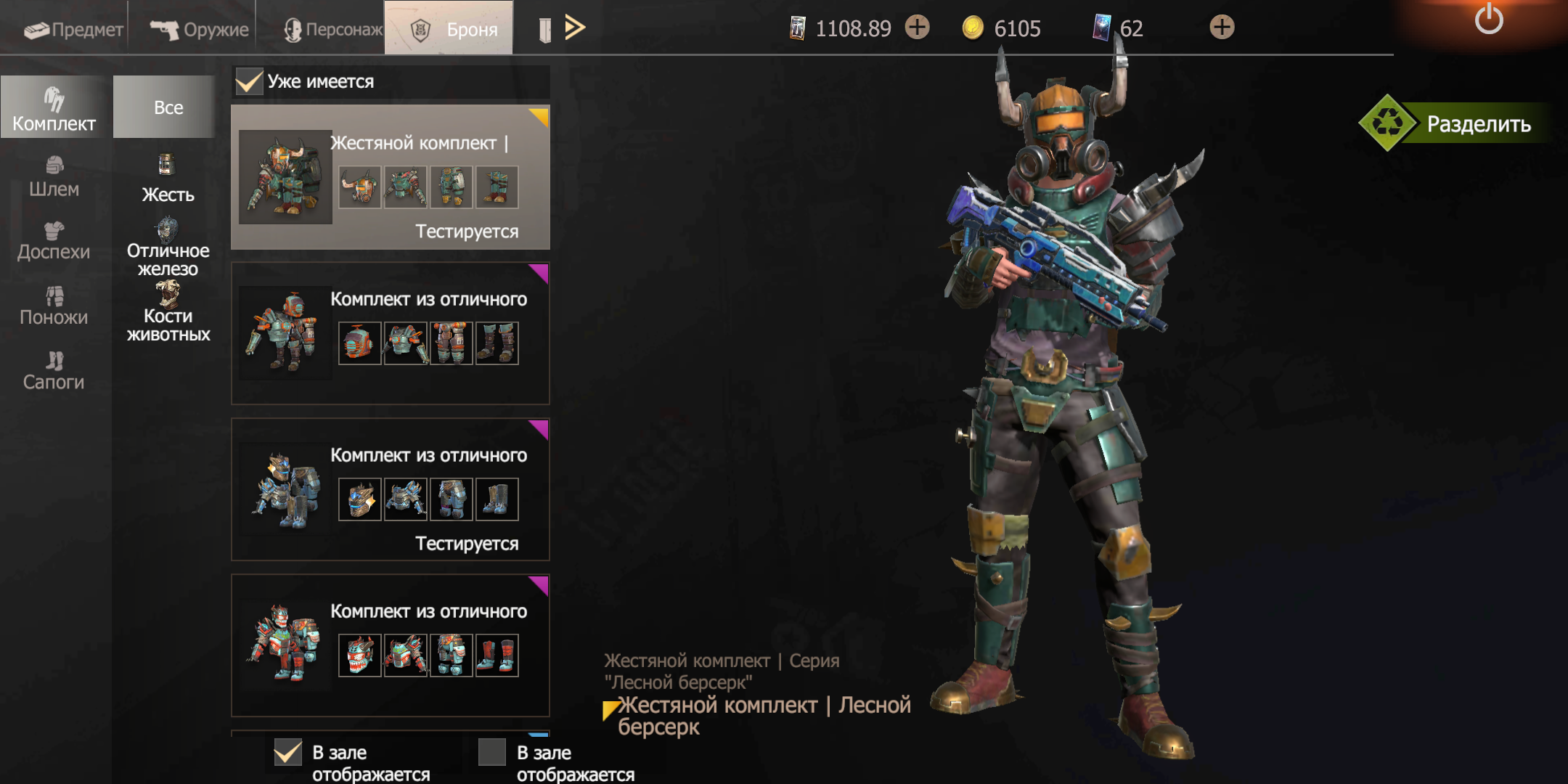Select the Жестяной комплект set card
The height and width of the screenshot is (784, 1568).
pyautogui.click(x=391, y=178)
